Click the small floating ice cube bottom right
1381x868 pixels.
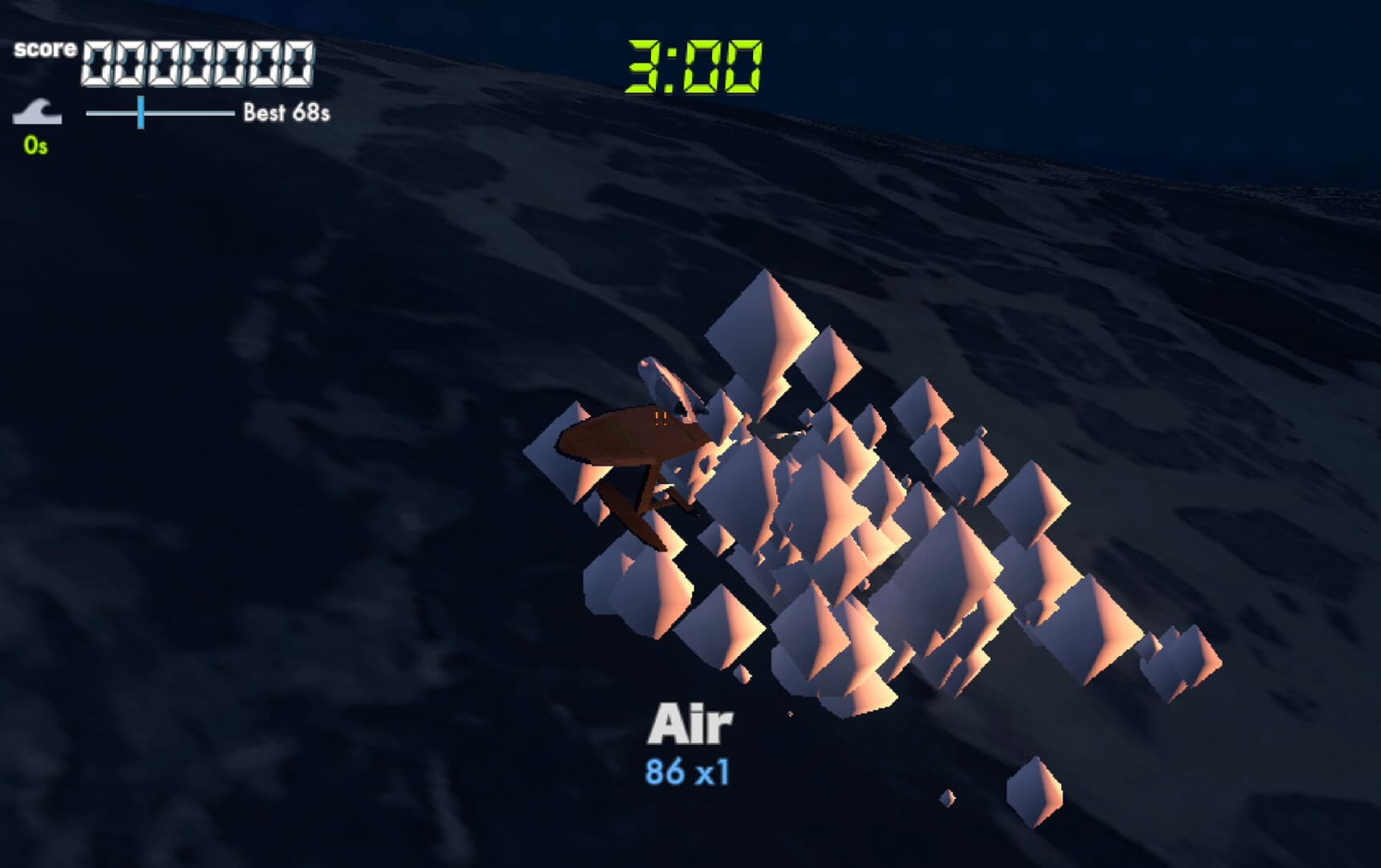coord(1035,792)
